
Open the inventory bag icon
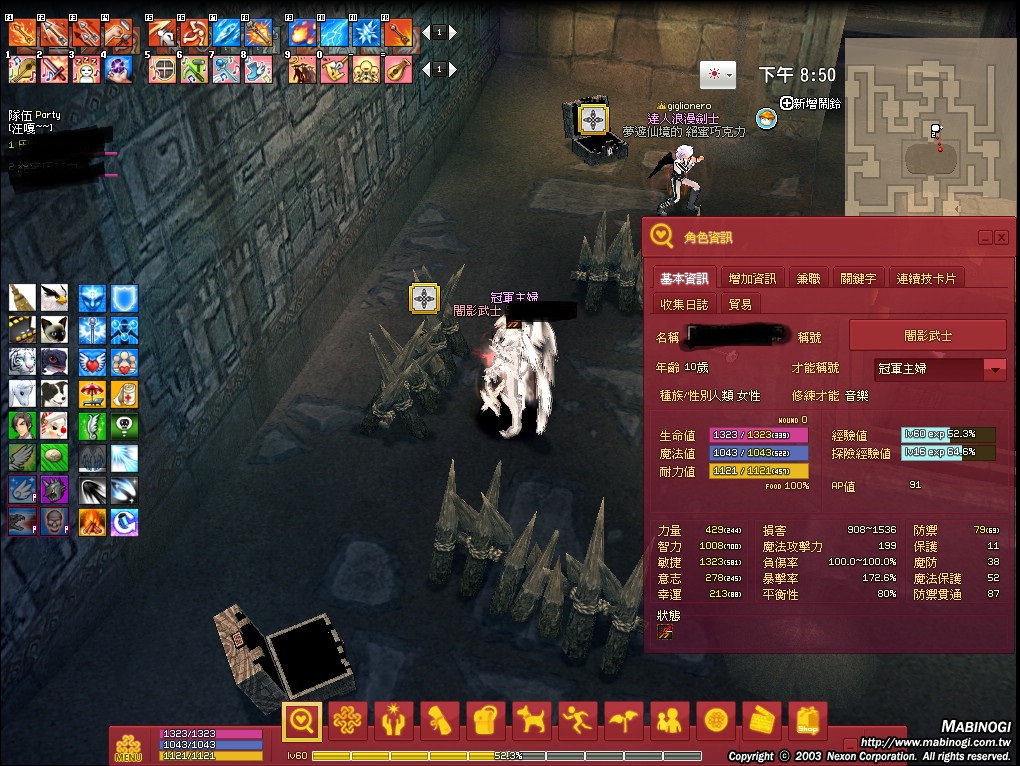[487, 719]
